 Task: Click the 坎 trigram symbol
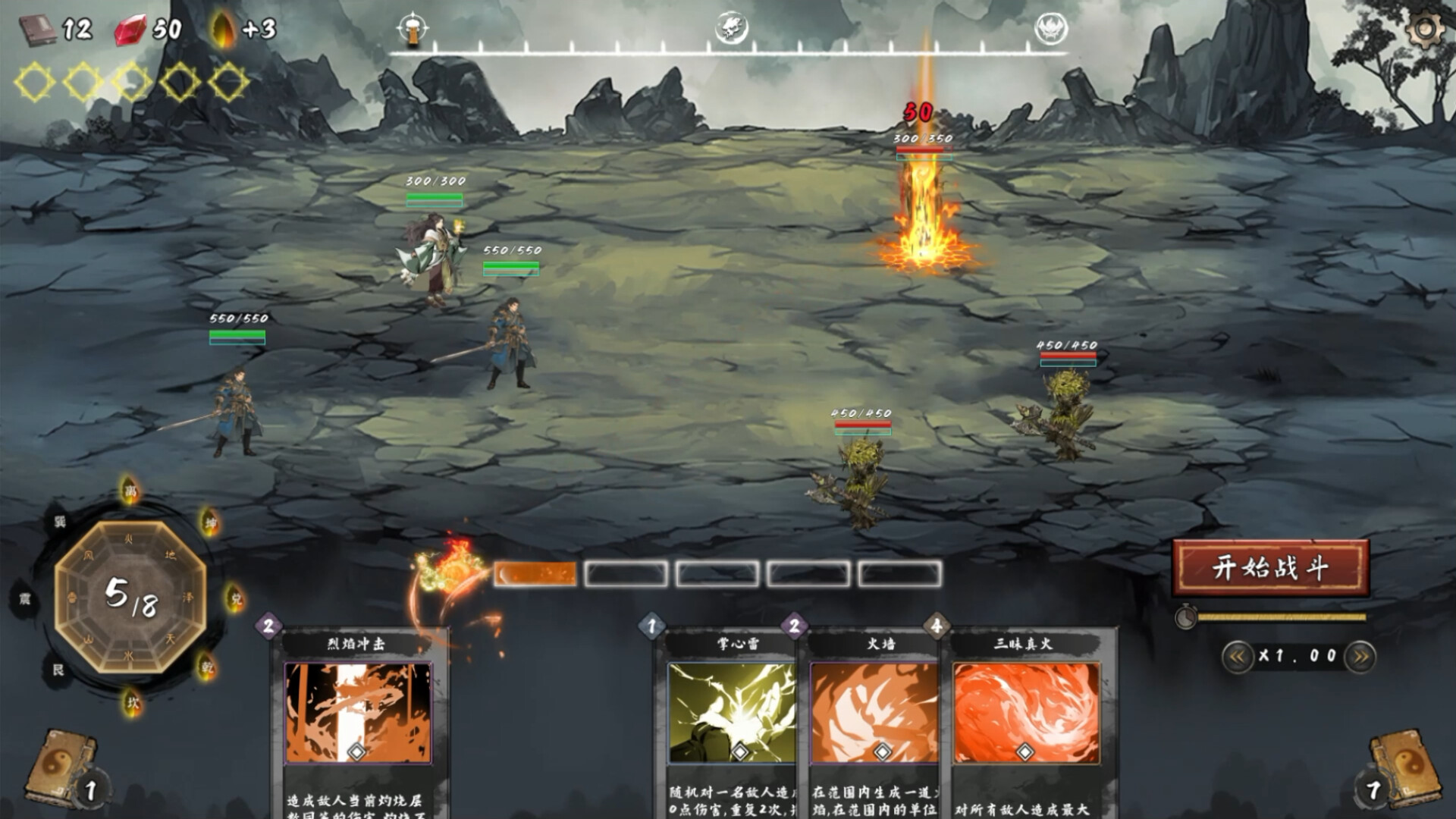tap(133, 703)
